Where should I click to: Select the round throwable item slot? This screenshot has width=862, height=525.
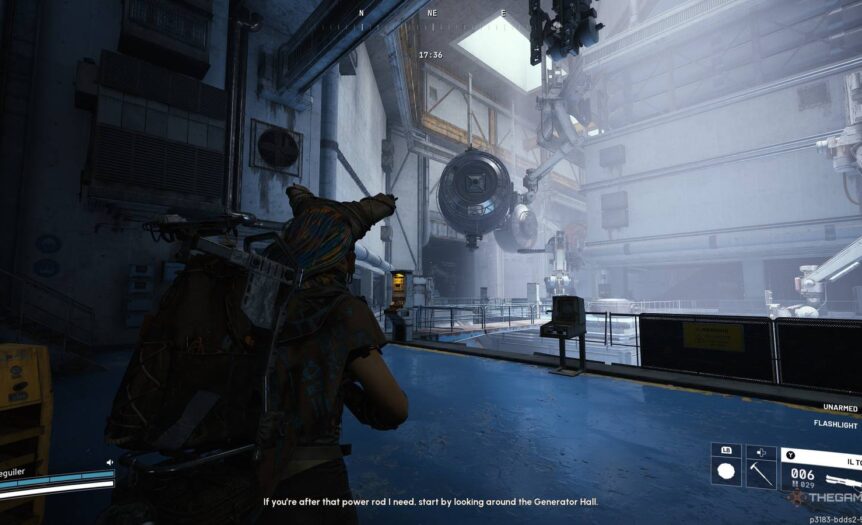coord(726,472)
